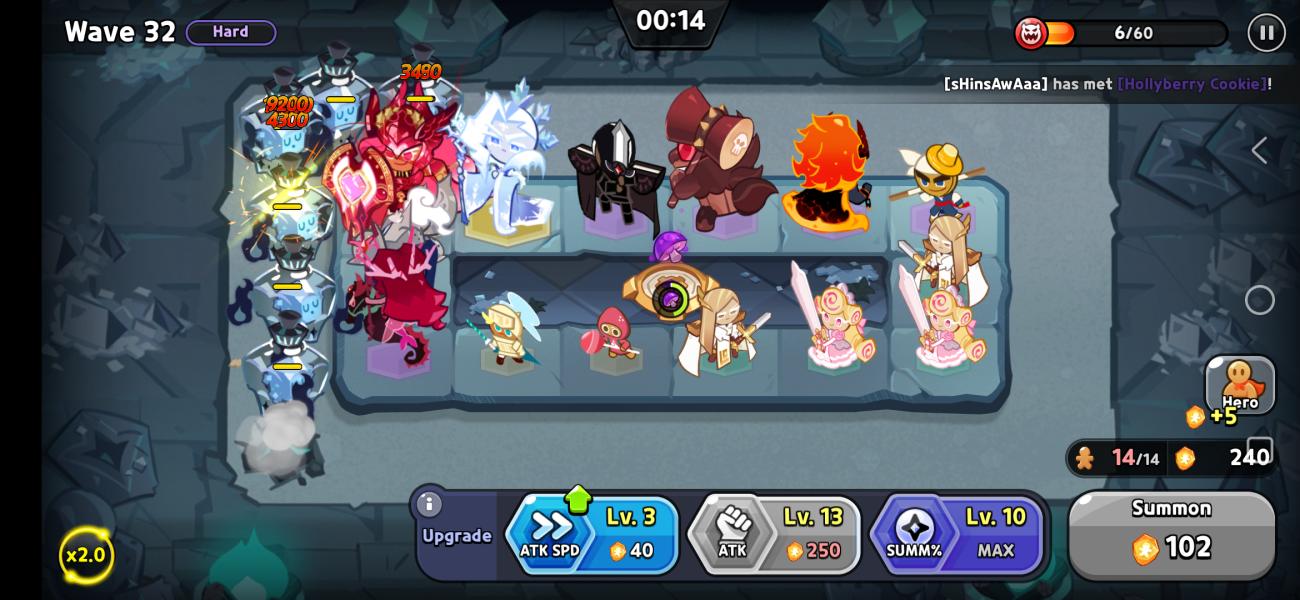This screenshot has width=1300, height=600.
Task: Show upgrade info with the i icon
Action: 429,504
